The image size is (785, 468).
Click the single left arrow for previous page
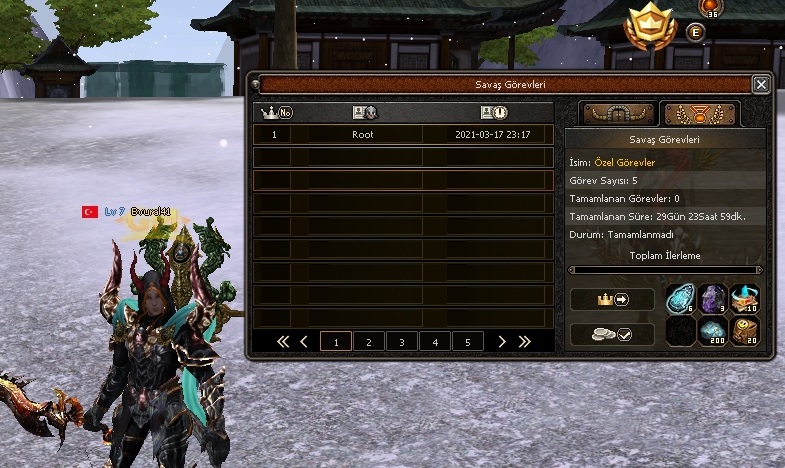[x=304, y=342]
